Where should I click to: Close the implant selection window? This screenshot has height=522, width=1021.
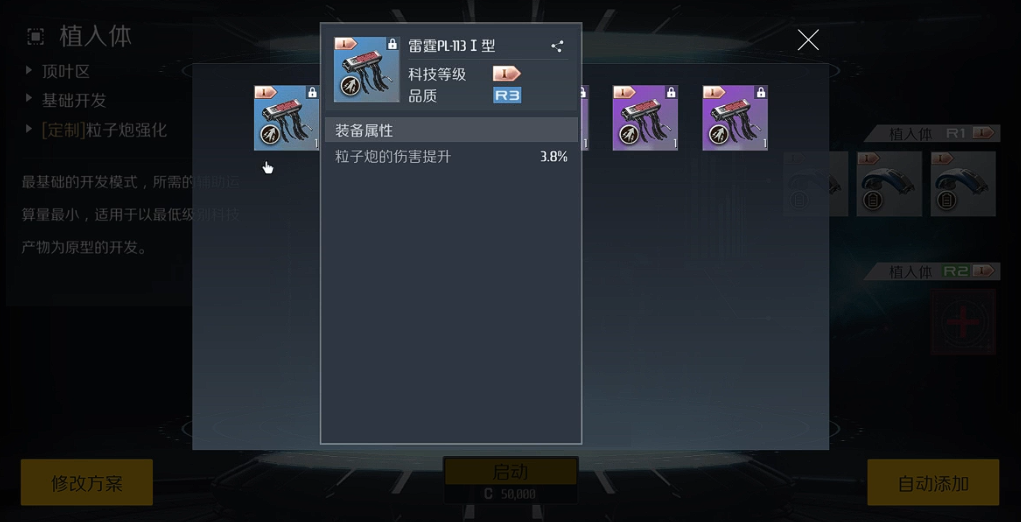(x=808, y=40)
